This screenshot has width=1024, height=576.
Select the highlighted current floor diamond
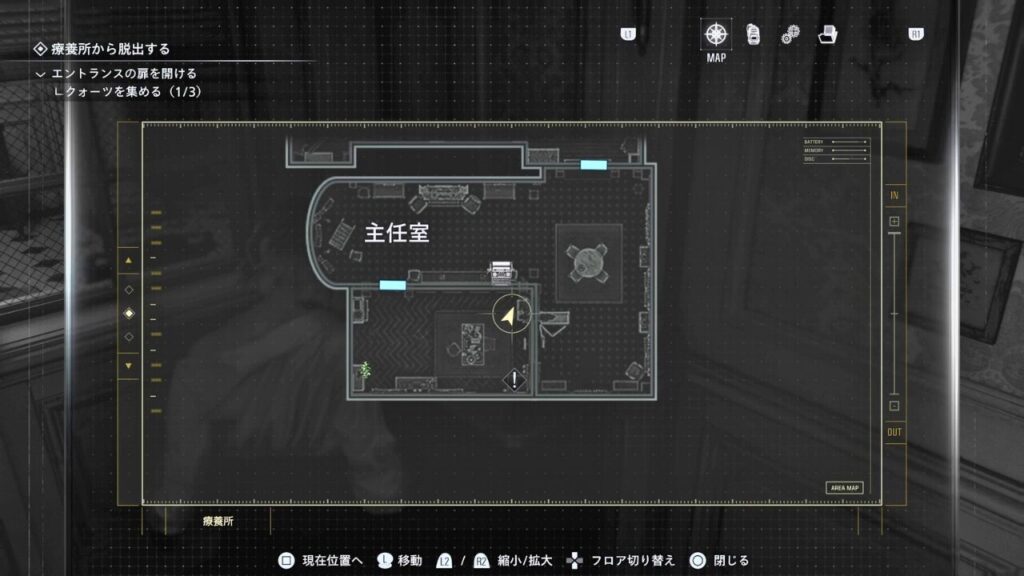(x=128, y=313)
